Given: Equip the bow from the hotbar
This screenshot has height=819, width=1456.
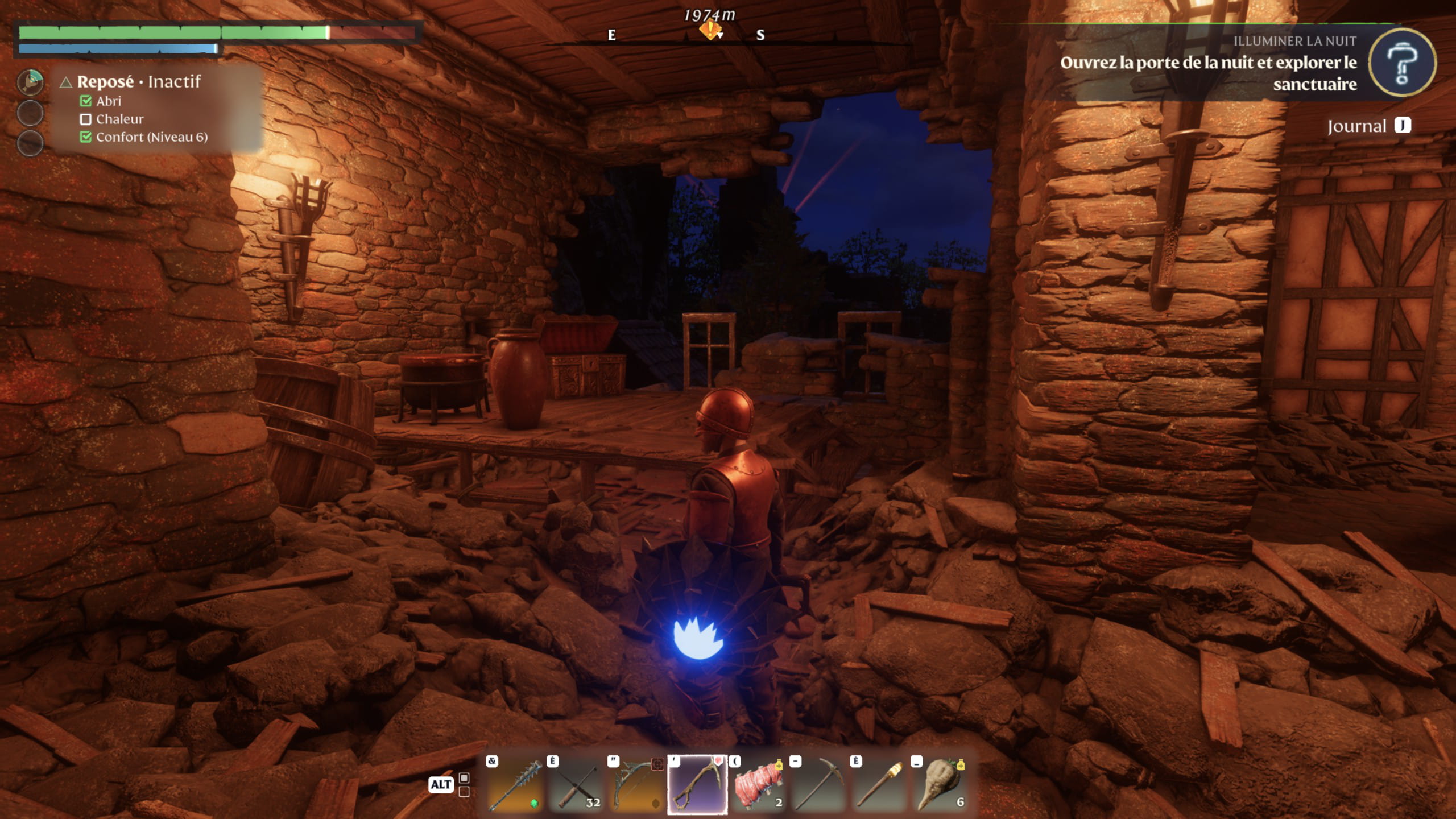Looking at the screenshot, I should 636,785.
